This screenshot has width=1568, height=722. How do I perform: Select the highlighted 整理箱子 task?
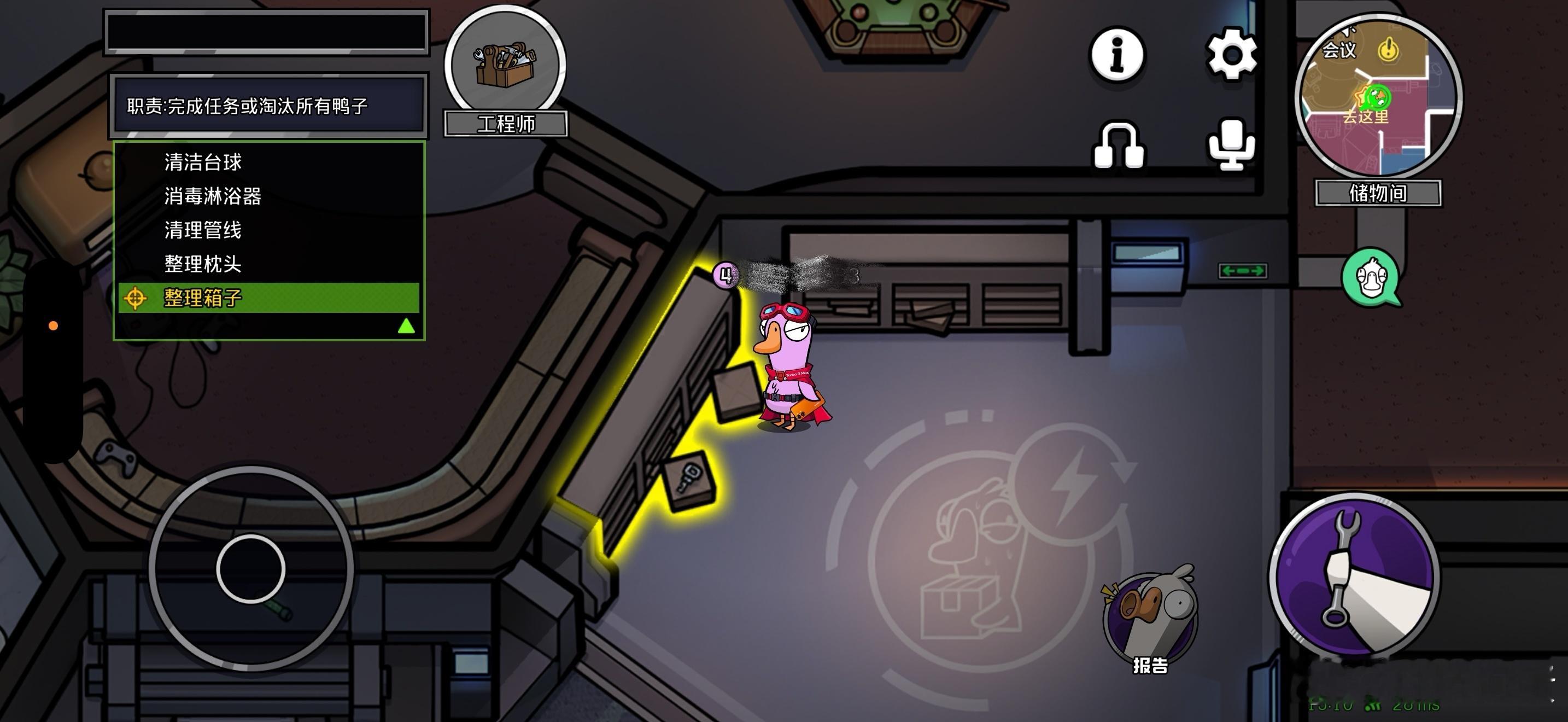(203, 298)
